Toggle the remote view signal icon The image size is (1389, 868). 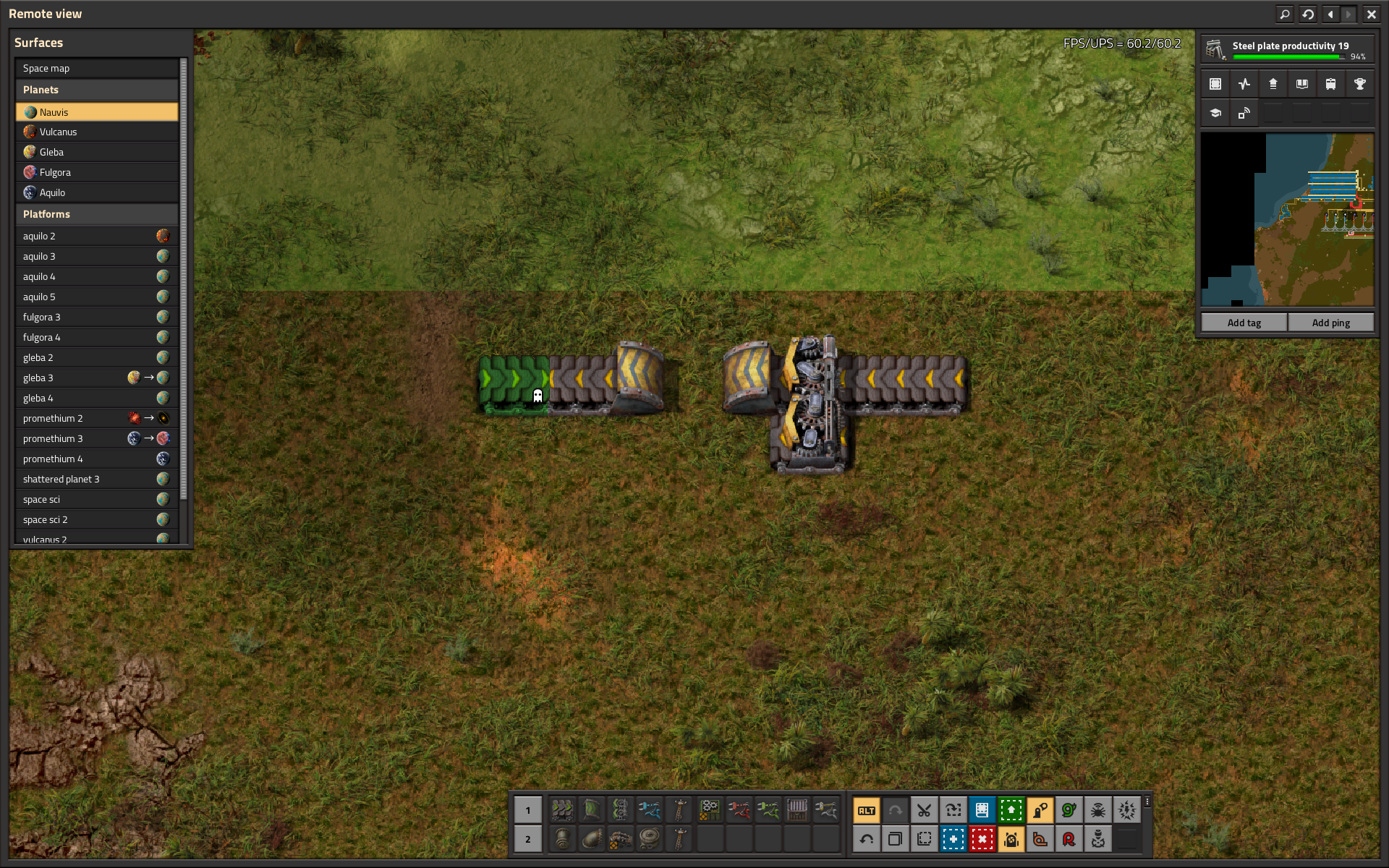point(1244,113)
